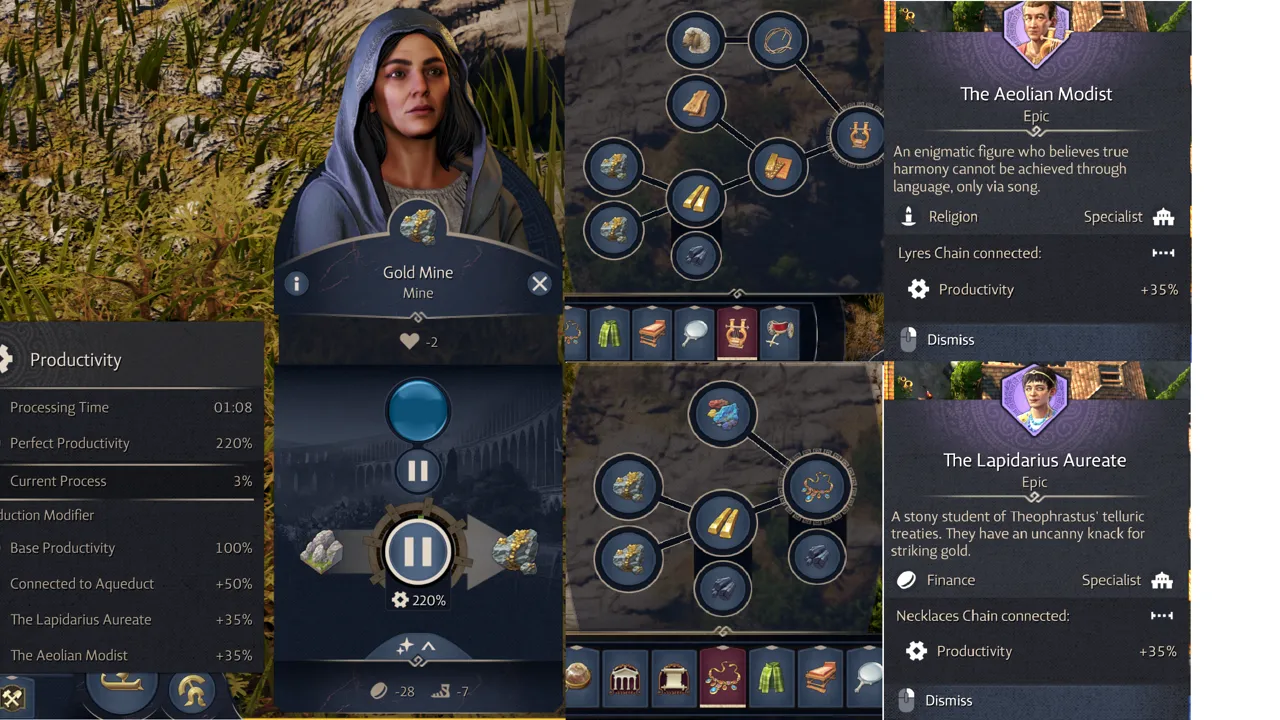Select the sheep node in the chain
The width and height of the screenshot is (1280, 720).
point(695,41)
